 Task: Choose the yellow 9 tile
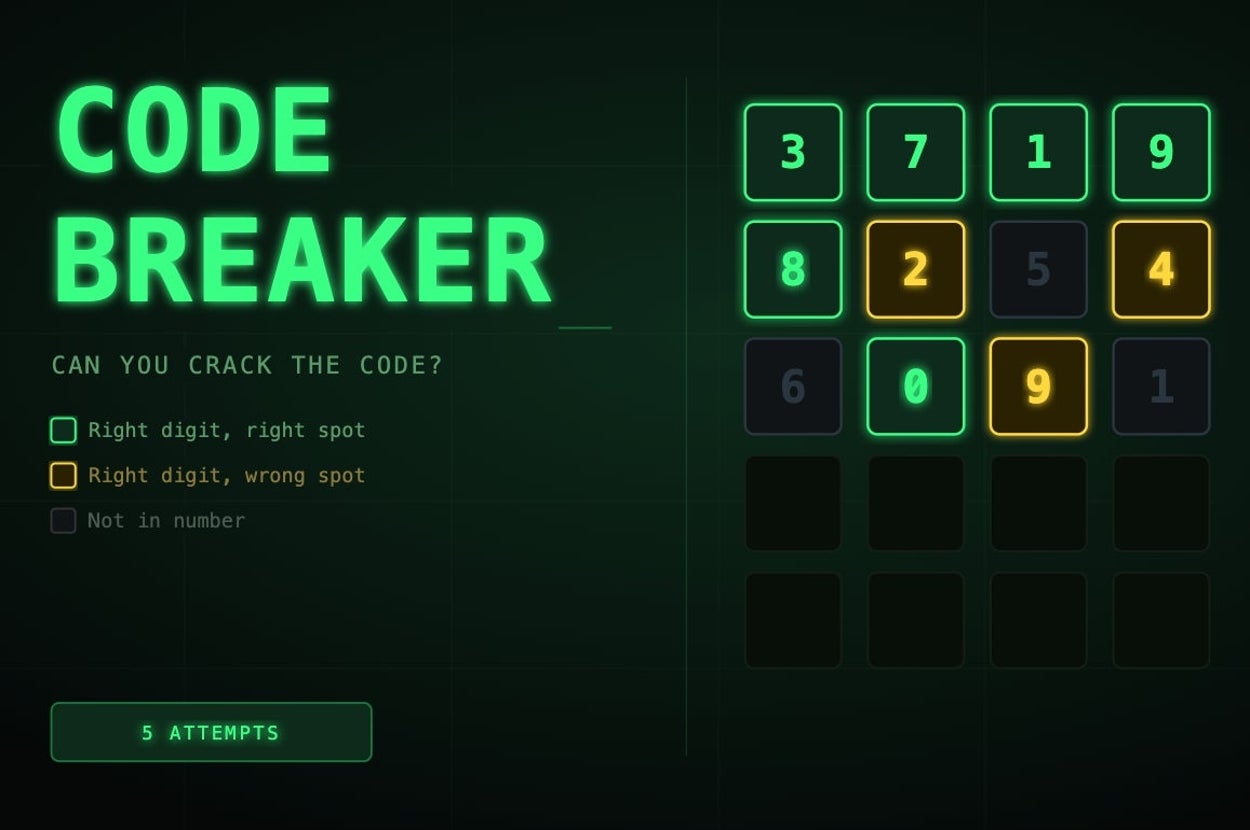1038,386
